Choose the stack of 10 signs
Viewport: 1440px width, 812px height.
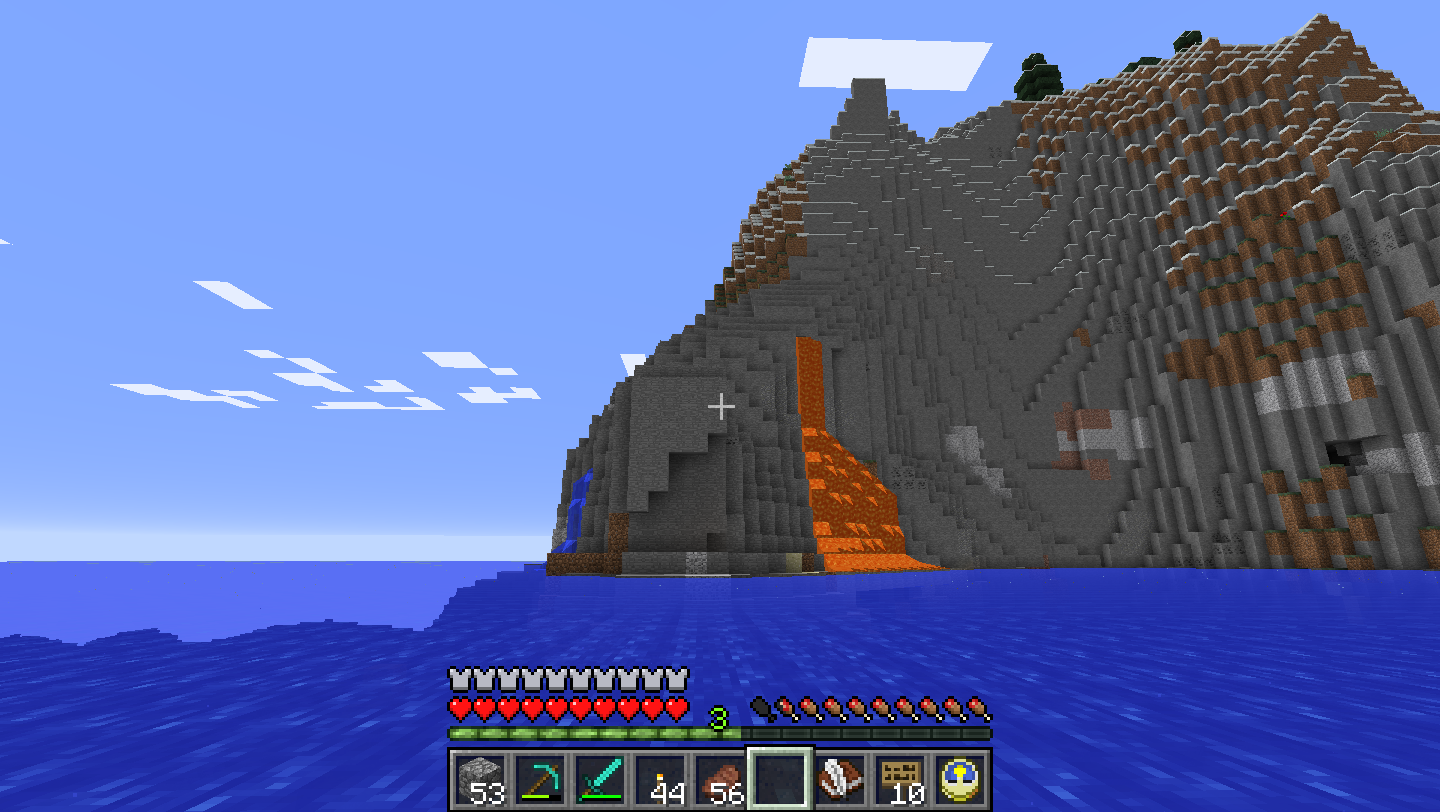[x=900, y=778]
